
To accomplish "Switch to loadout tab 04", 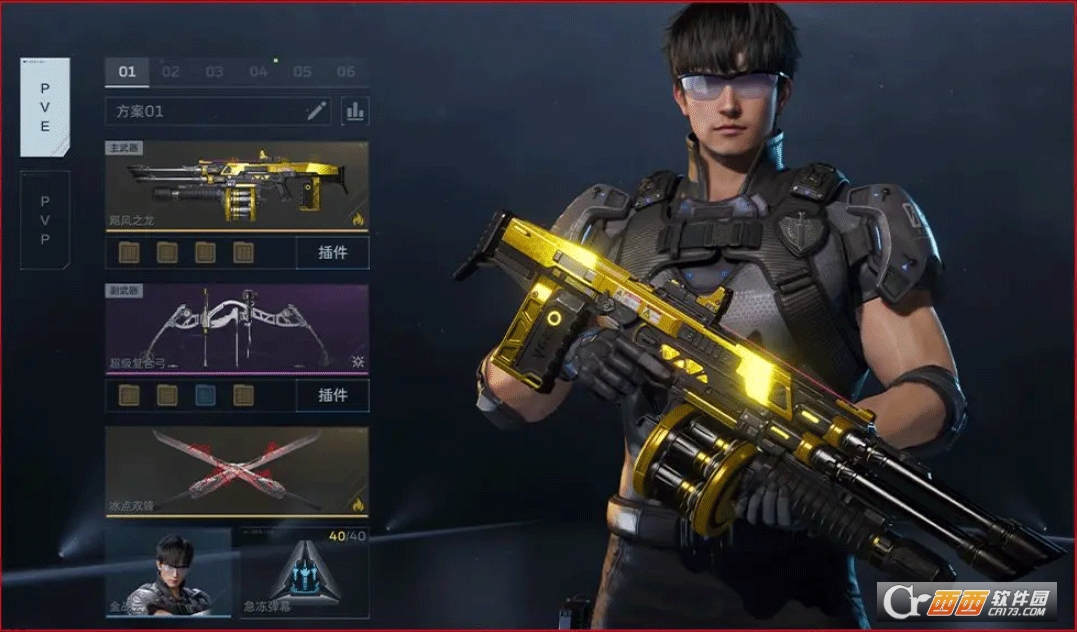I will (259, 72).
